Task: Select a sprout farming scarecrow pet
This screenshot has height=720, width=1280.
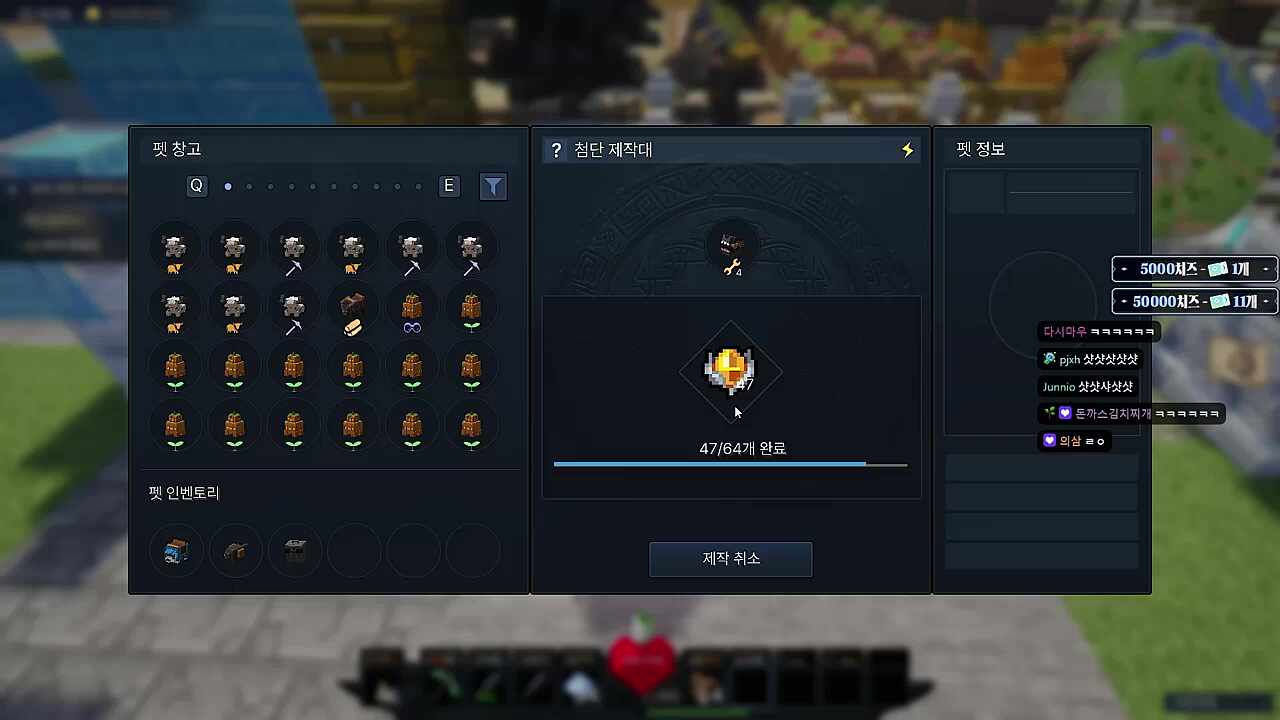Action: coord(471,309)
